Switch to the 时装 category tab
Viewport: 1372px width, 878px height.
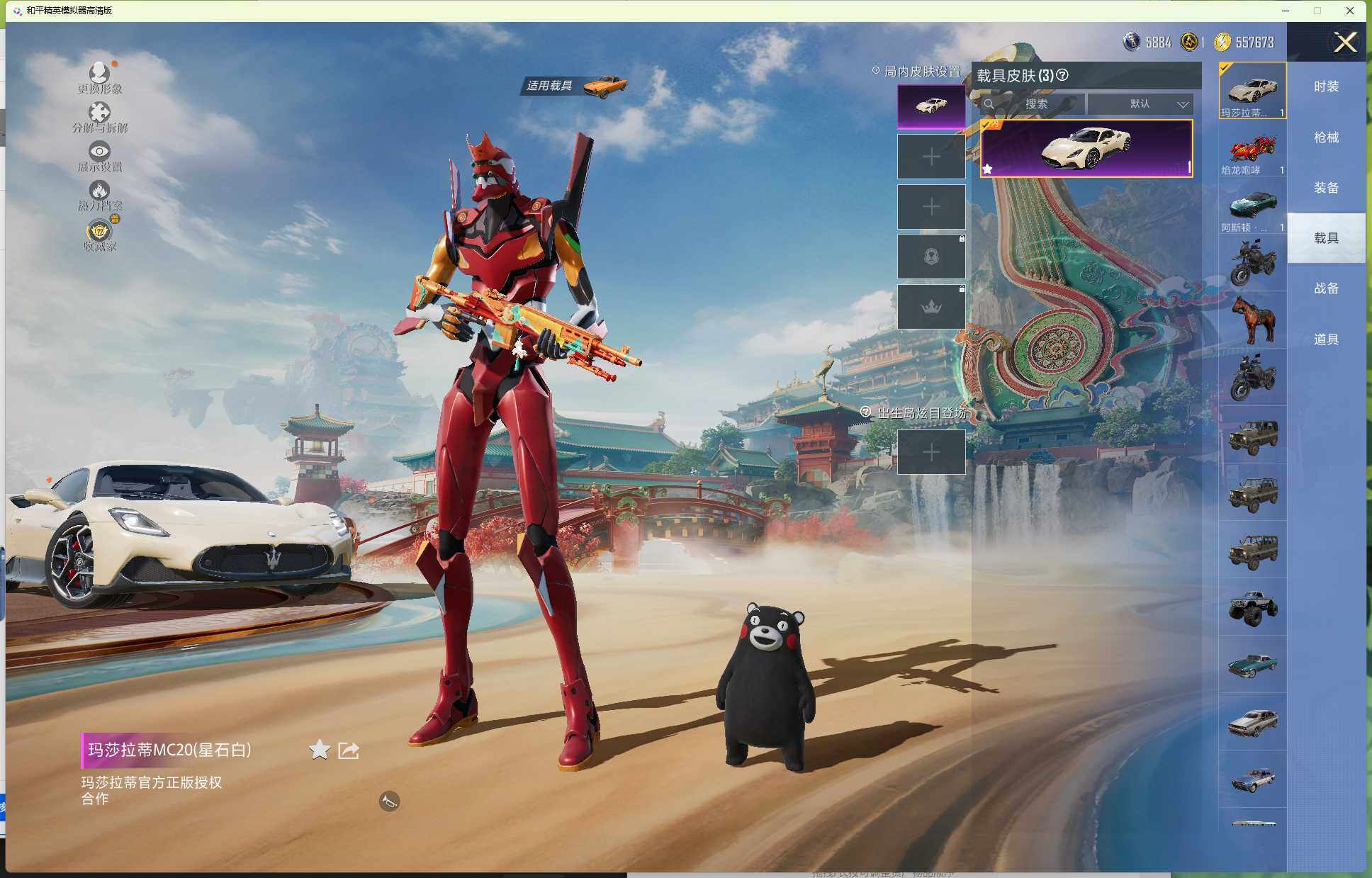1326,86
